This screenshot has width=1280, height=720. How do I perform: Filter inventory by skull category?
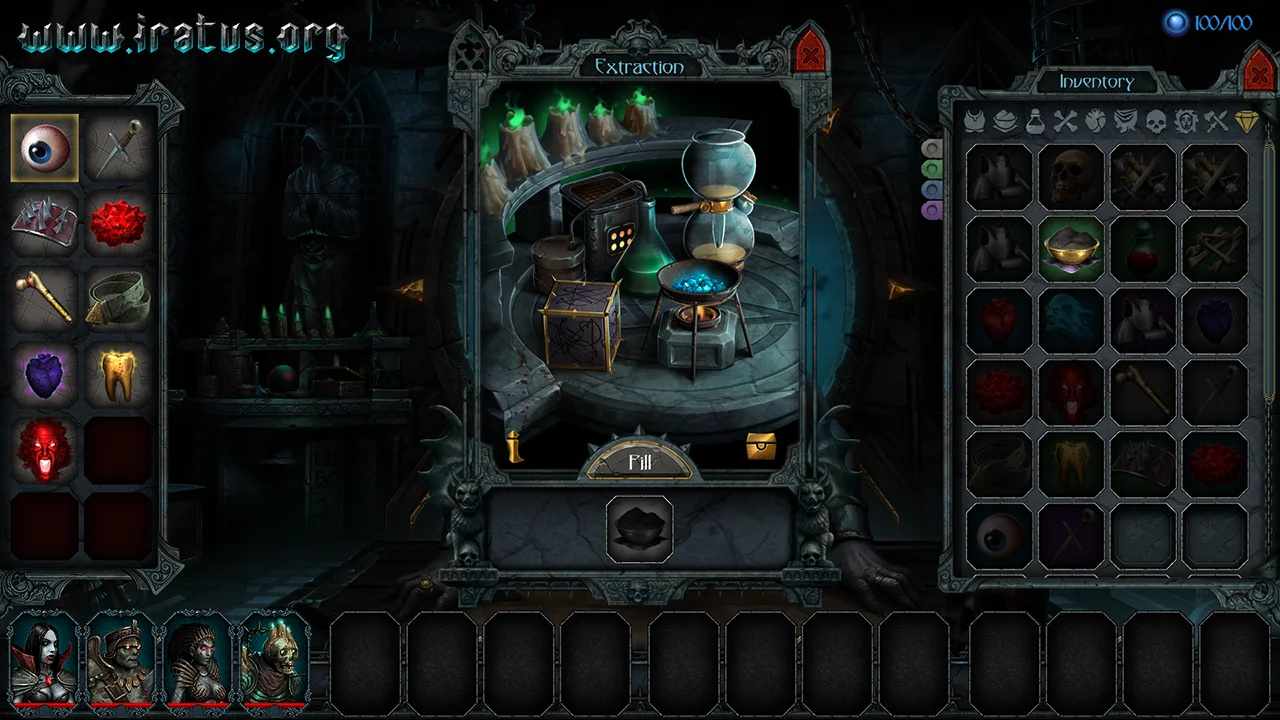click(x=1156, y=122)
